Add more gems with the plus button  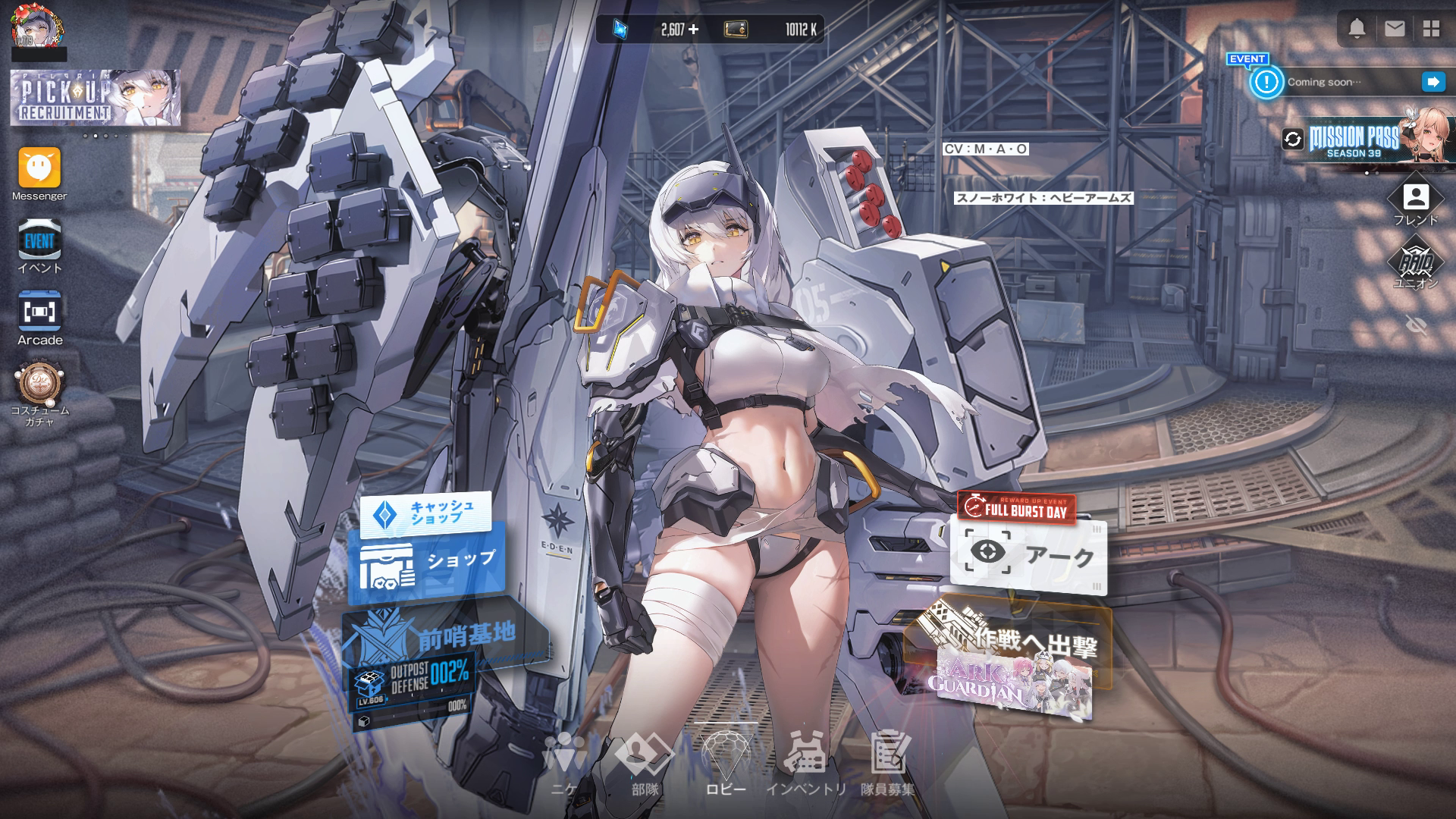693,30
